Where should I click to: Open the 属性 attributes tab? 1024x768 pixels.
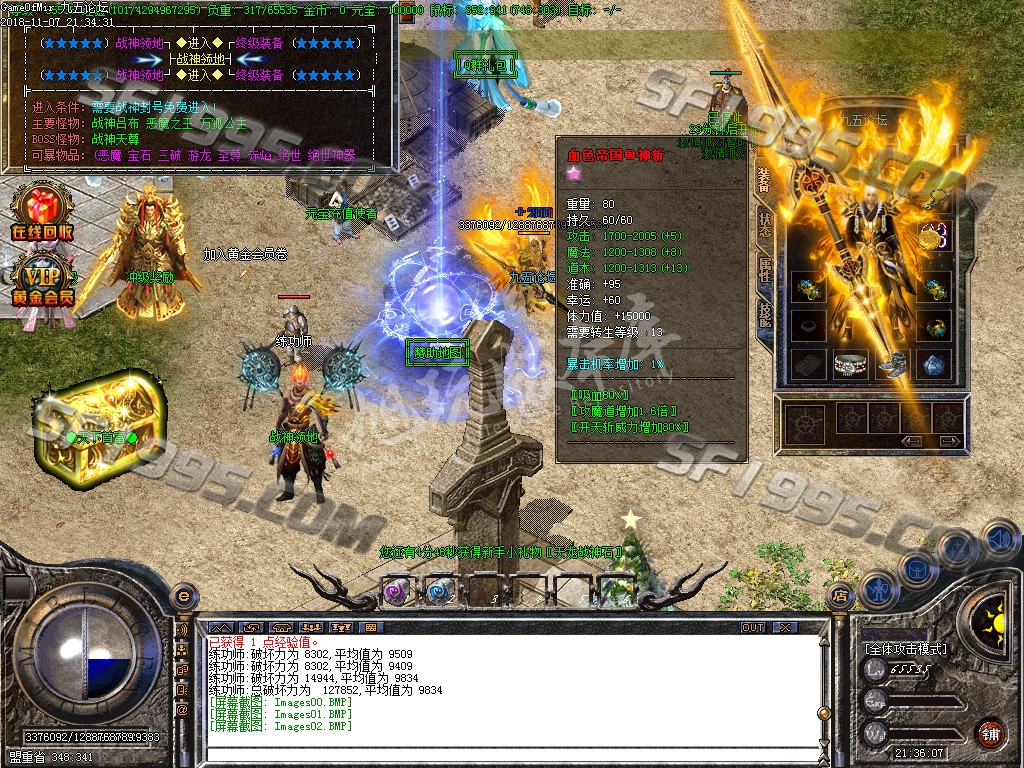click(764, 270)
